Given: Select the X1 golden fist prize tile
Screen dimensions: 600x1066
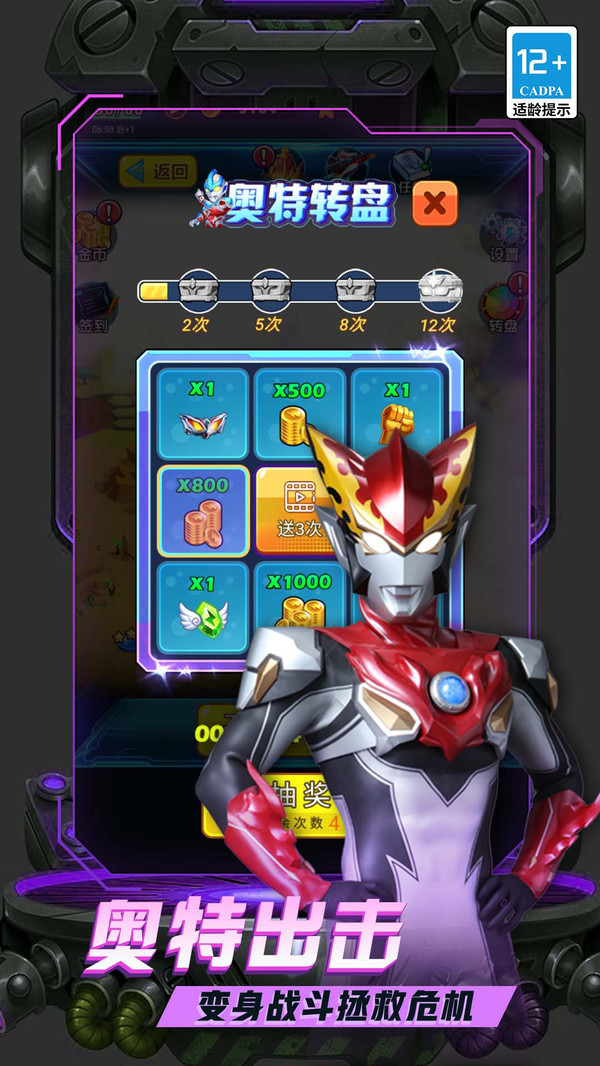Looking at the screenshot, I should point(398,410).
